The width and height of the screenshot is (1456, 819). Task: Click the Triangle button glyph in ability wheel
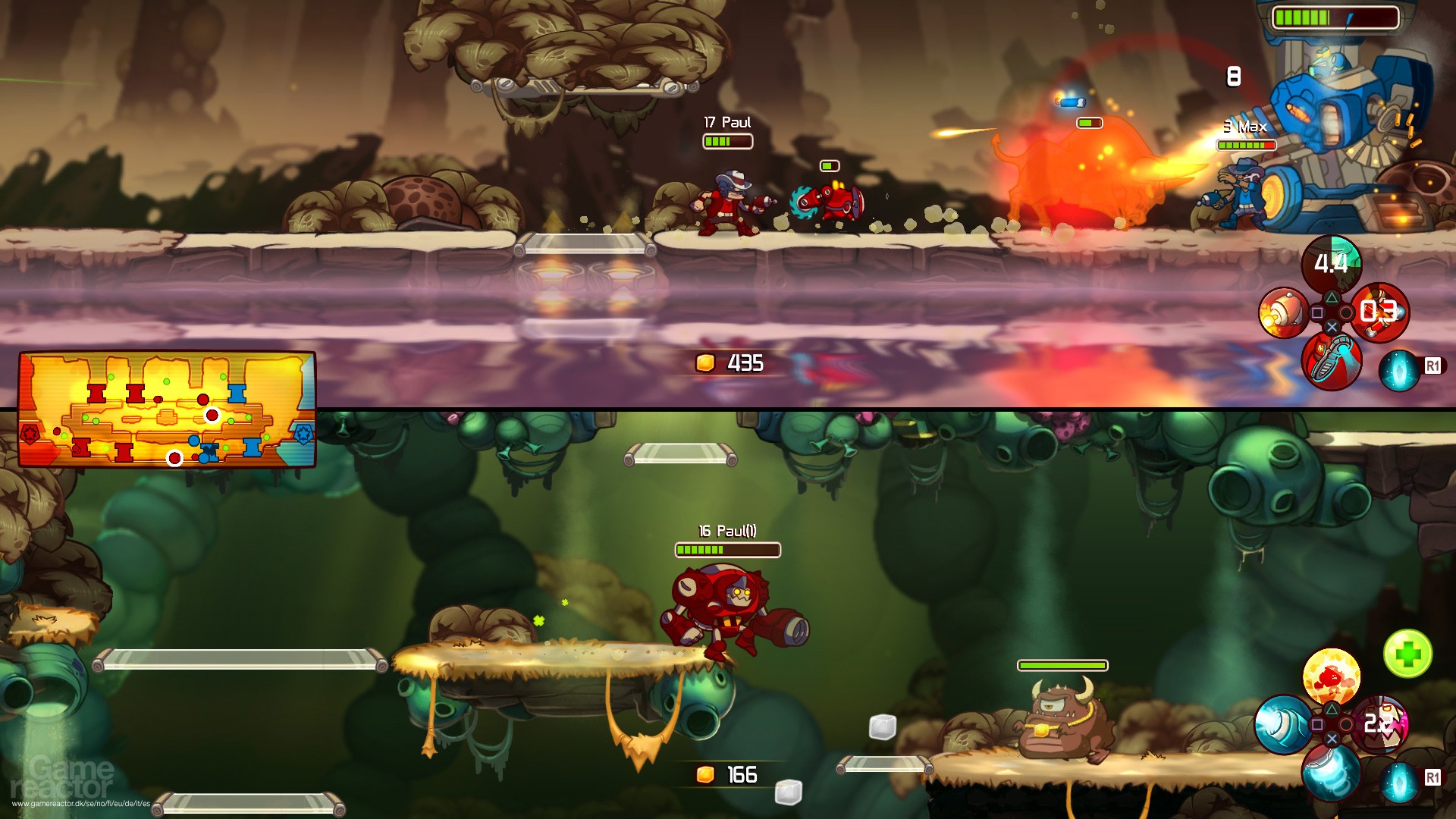click(1332, 297)
